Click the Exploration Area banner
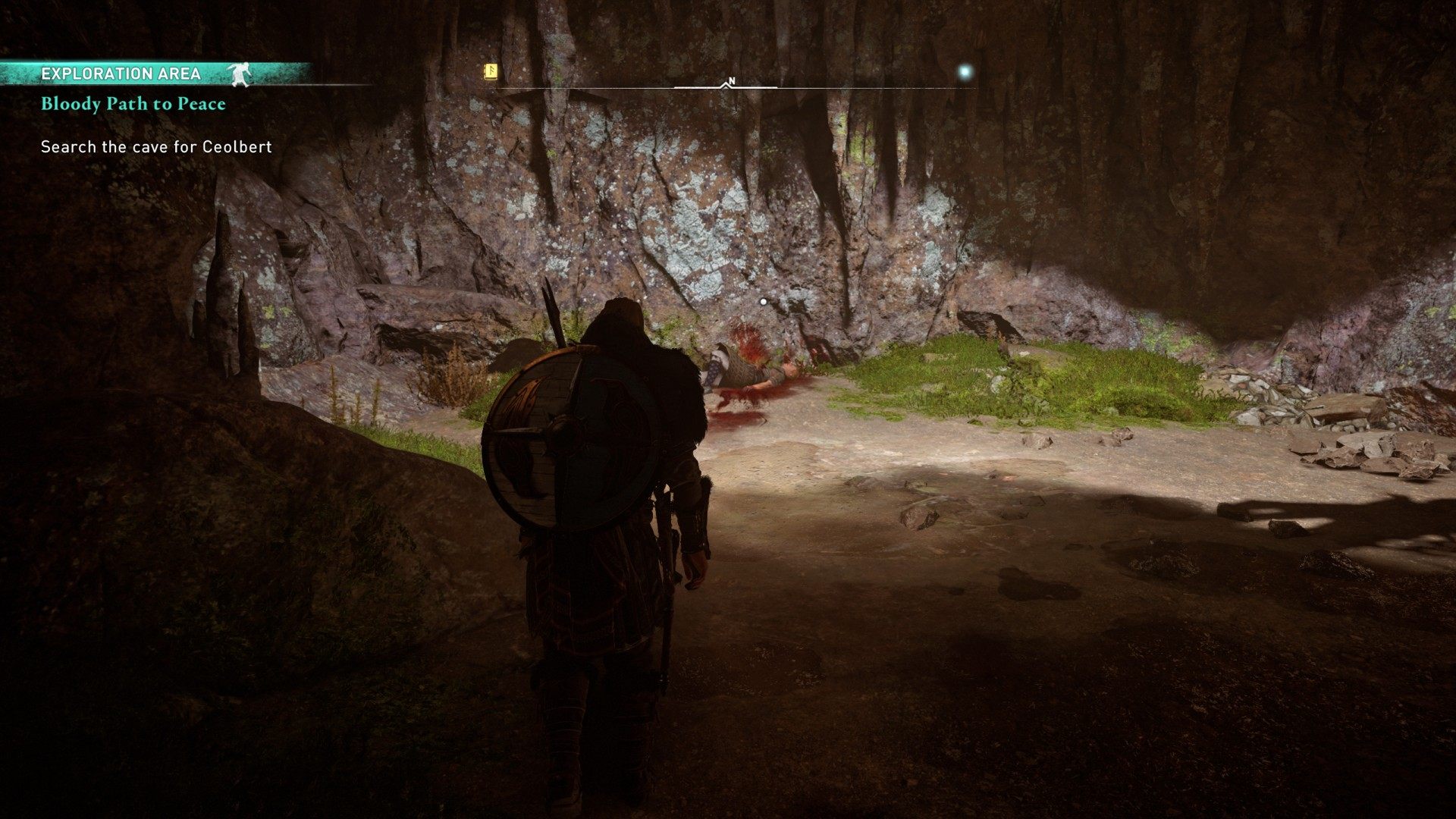Viewport: 1456px width, 819px height. (x=121, y=74)
